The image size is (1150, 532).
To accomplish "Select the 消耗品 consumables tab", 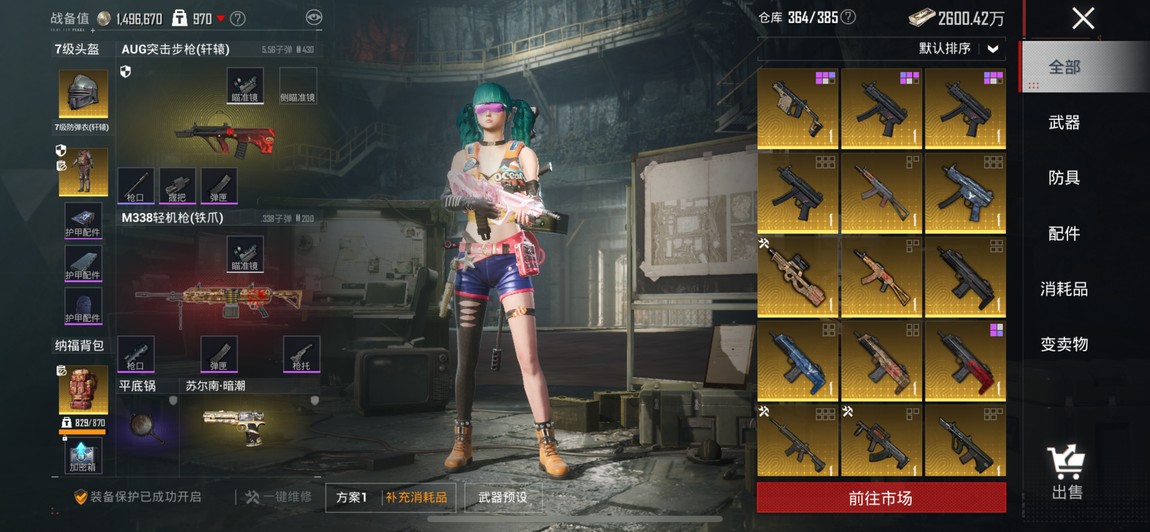I will click(1064, 289).
